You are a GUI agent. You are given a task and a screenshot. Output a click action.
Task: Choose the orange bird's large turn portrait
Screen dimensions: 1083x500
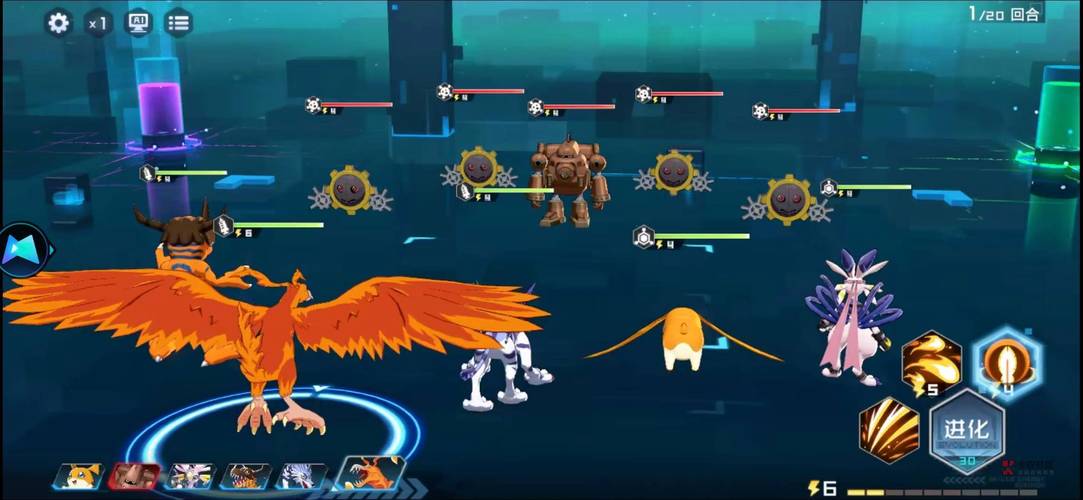(x=371, y=473)
